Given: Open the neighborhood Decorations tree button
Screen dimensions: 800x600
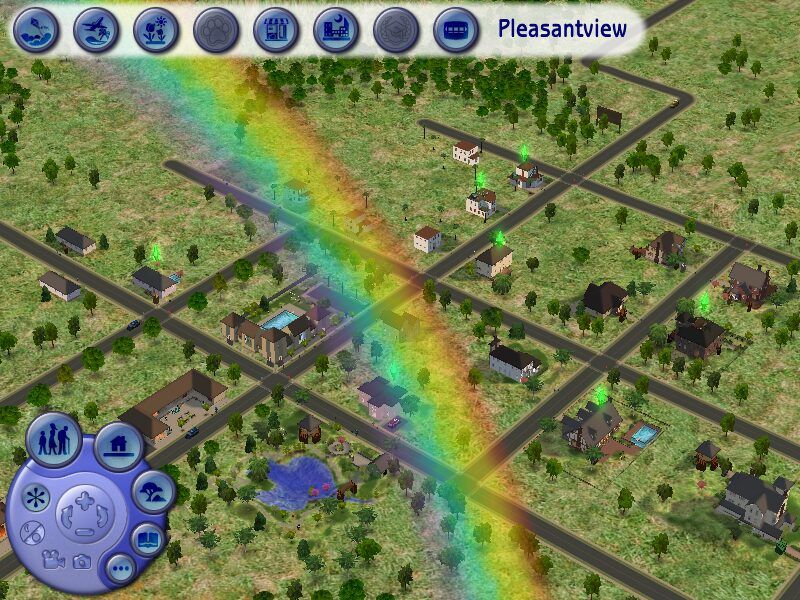Looking at the screenshot, I should (154, 490).
